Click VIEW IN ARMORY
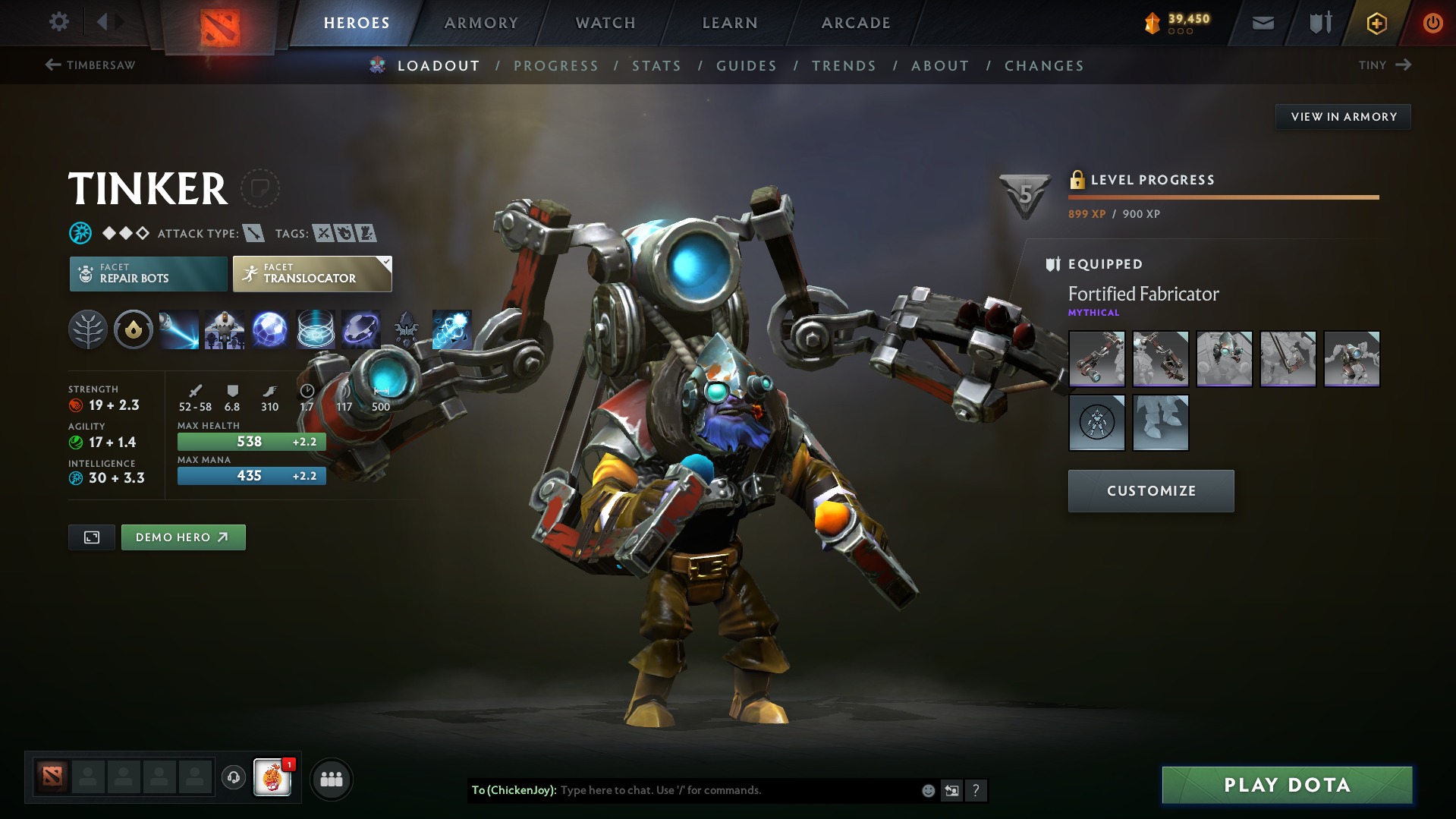Image resolution: width=1456 pixels, height=819 pixels. pos(1343,116)
